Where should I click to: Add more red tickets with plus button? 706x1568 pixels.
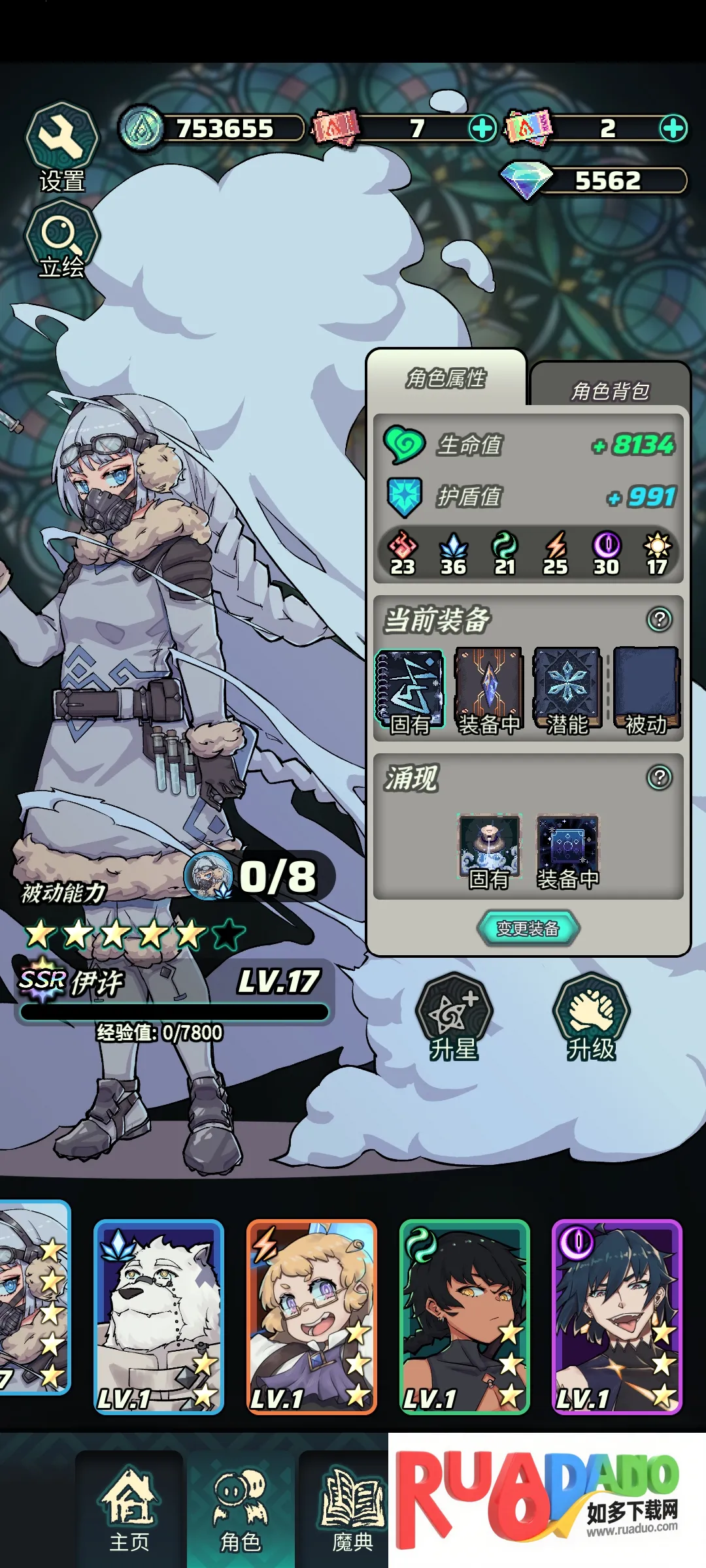[x=482, y=128]
